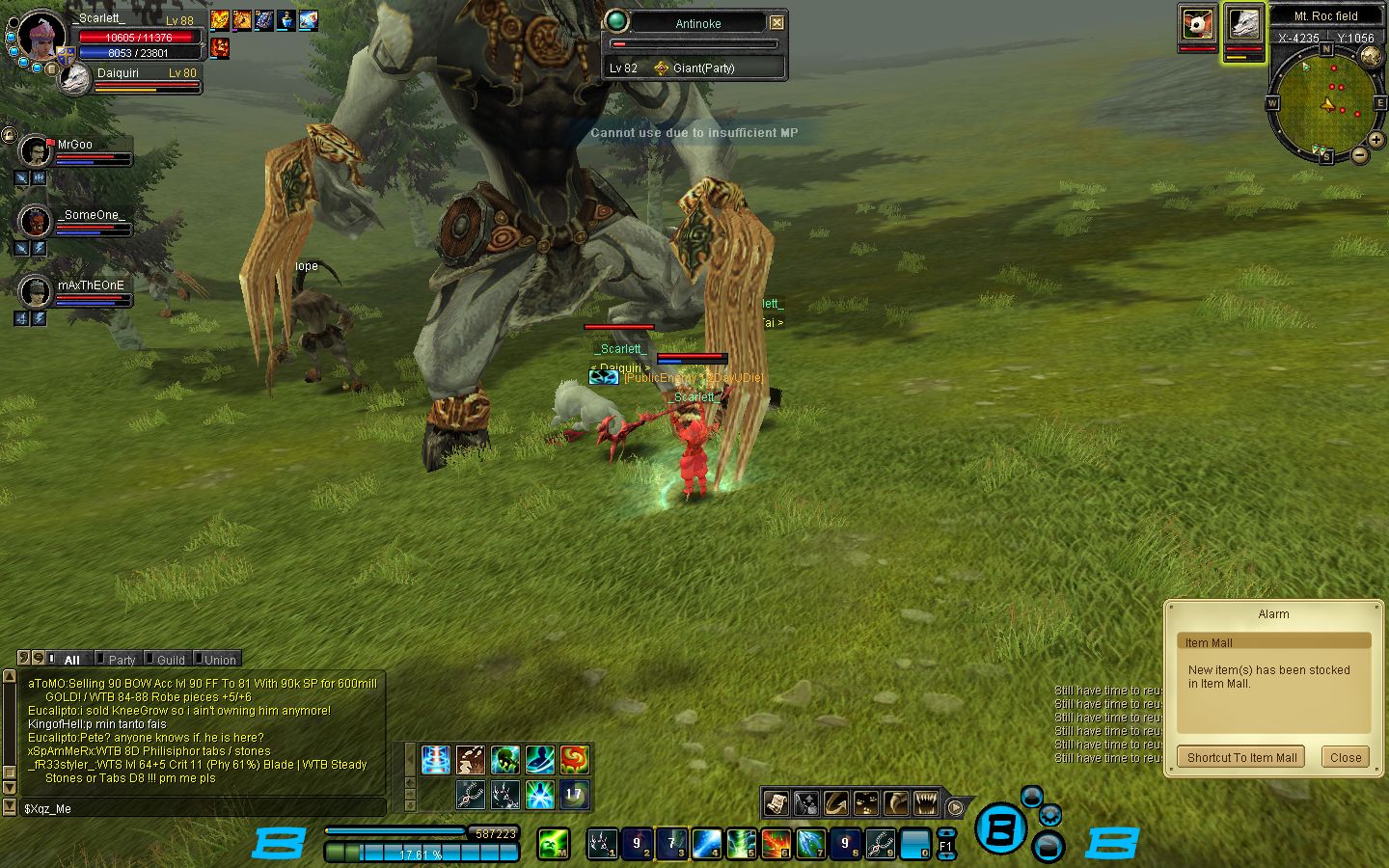1389x868 pixels.
Task: Click the chat input field
Action: point(203,808)
